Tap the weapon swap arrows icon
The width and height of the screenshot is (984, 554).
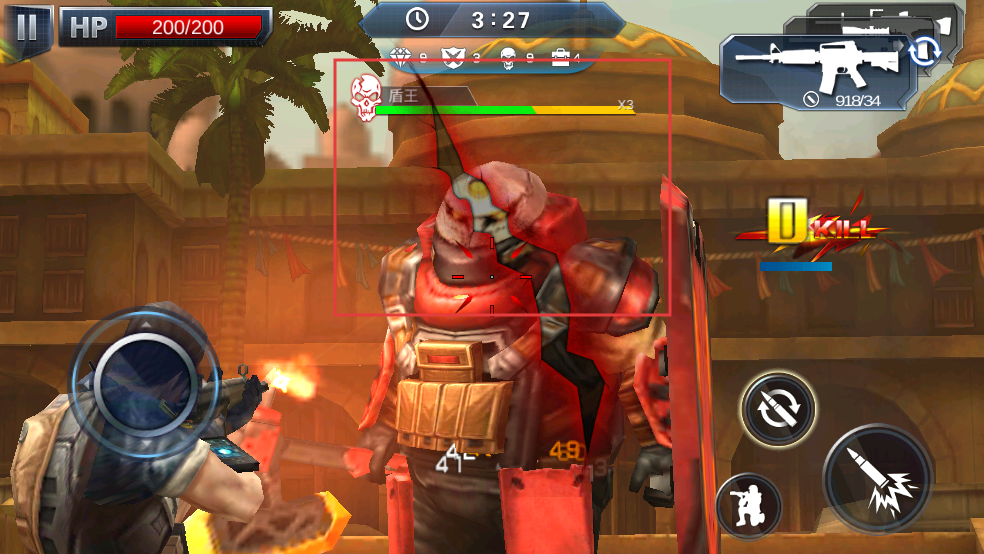click(x=926, y=51)
